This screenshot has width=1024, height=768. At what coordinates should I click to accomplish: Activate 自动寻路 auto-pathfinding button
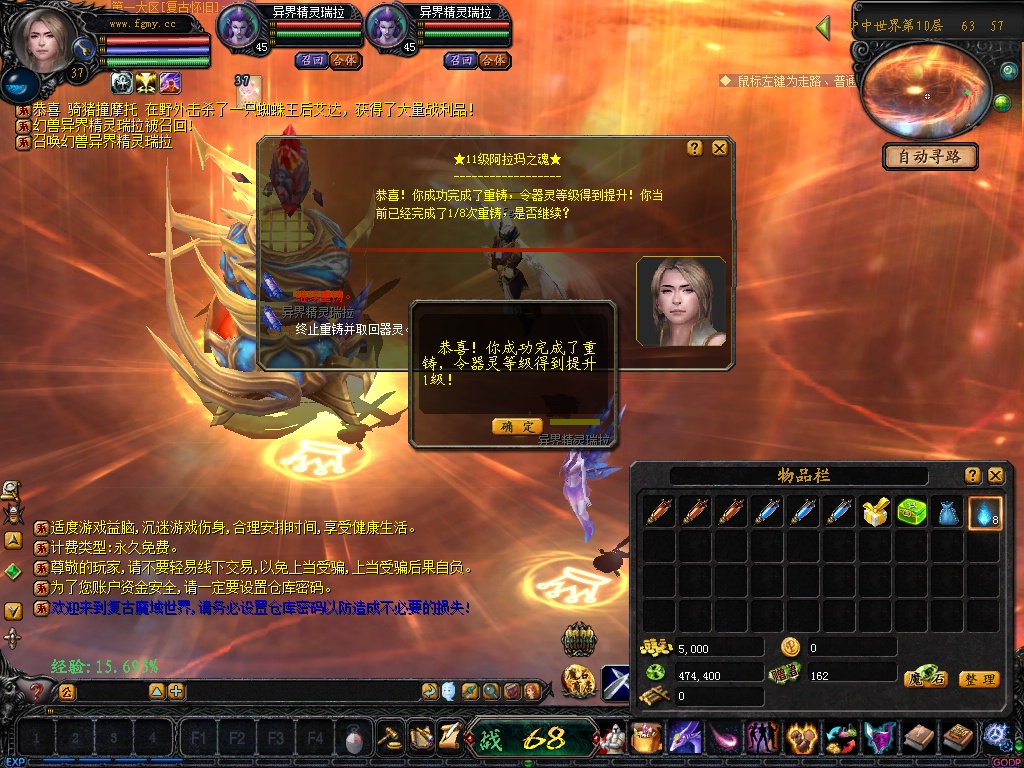pos(930,157)
